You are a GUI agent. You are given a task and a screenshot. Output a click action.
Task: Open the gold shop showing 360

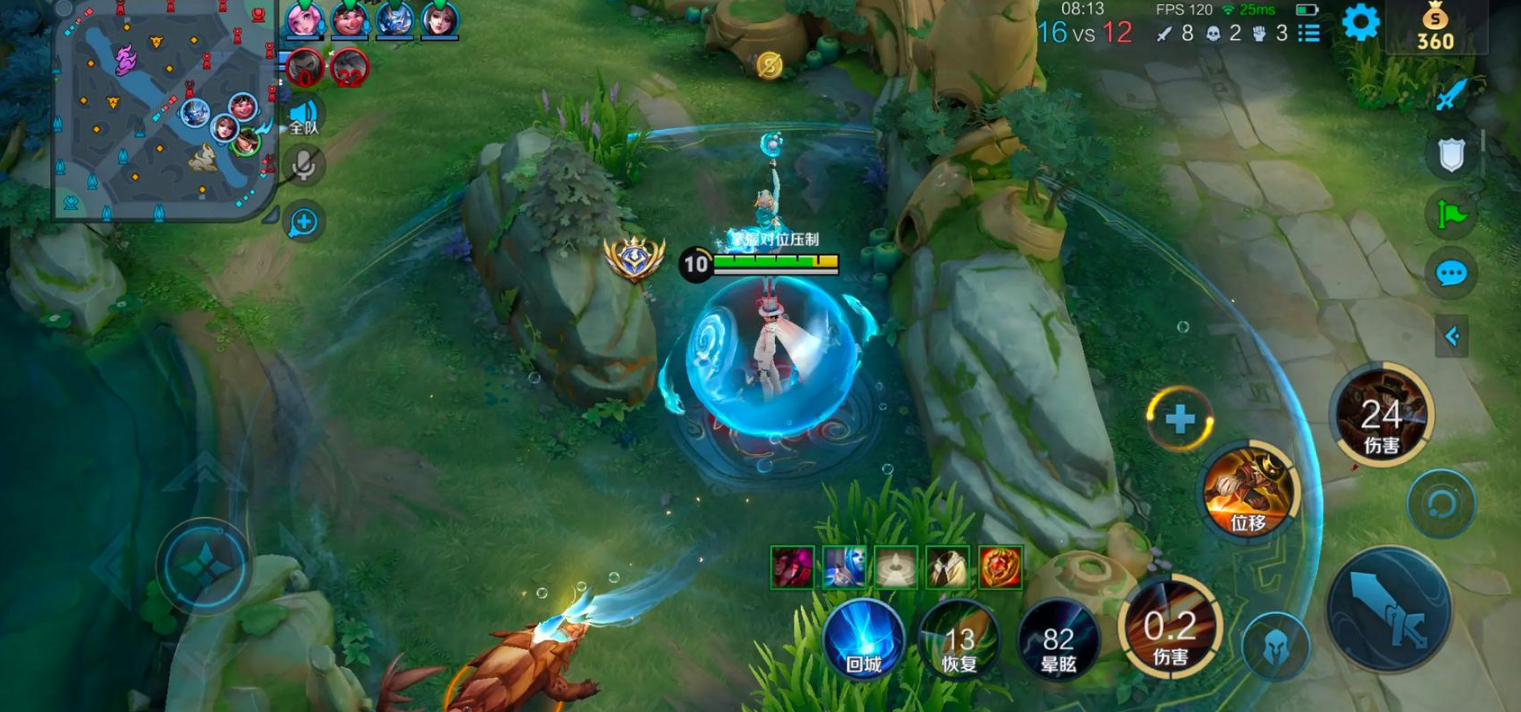pos(1435,28)
